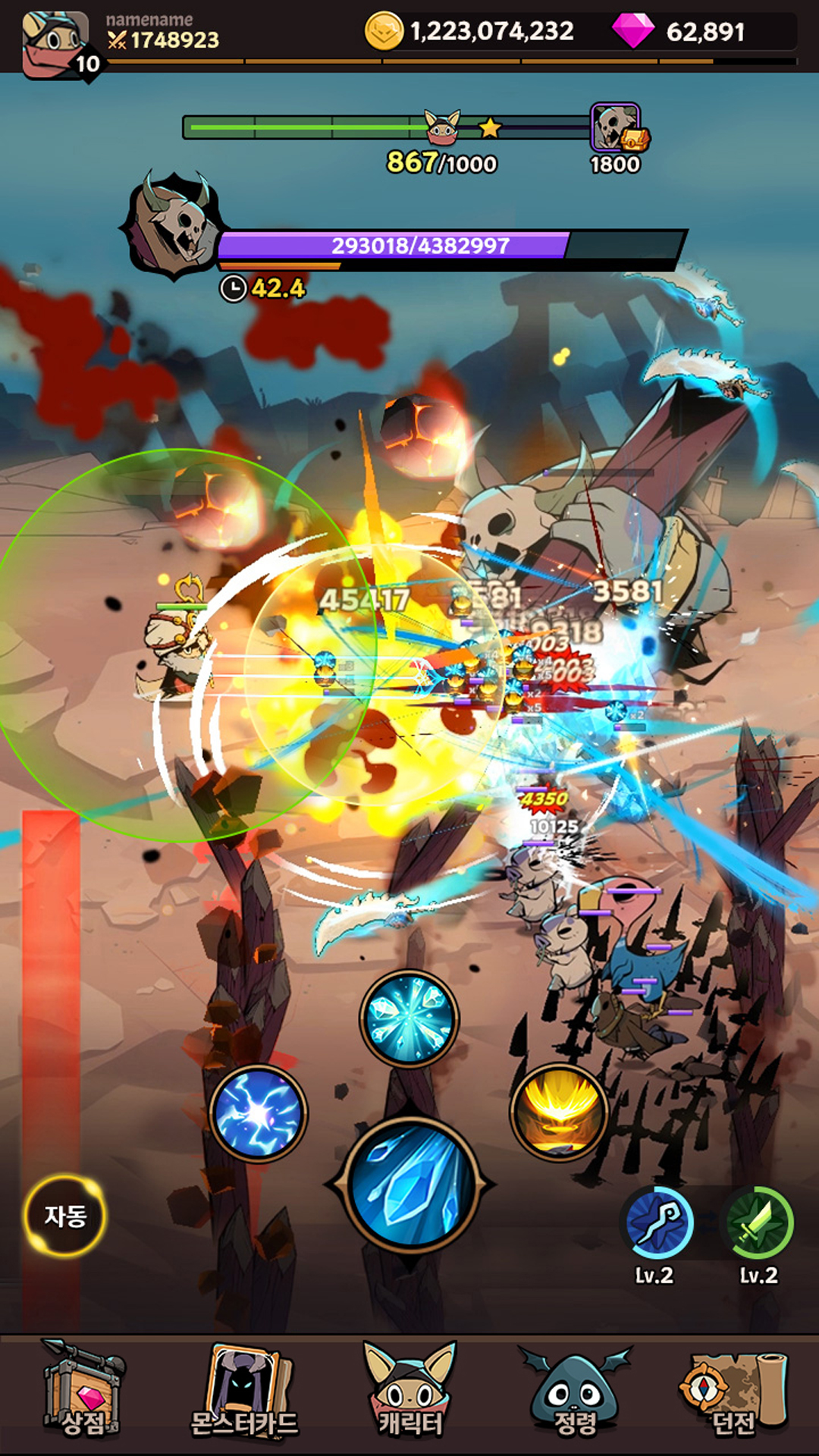
Task: Select the blue staff Lv.2 icon
Action: tap(657, 1223)
